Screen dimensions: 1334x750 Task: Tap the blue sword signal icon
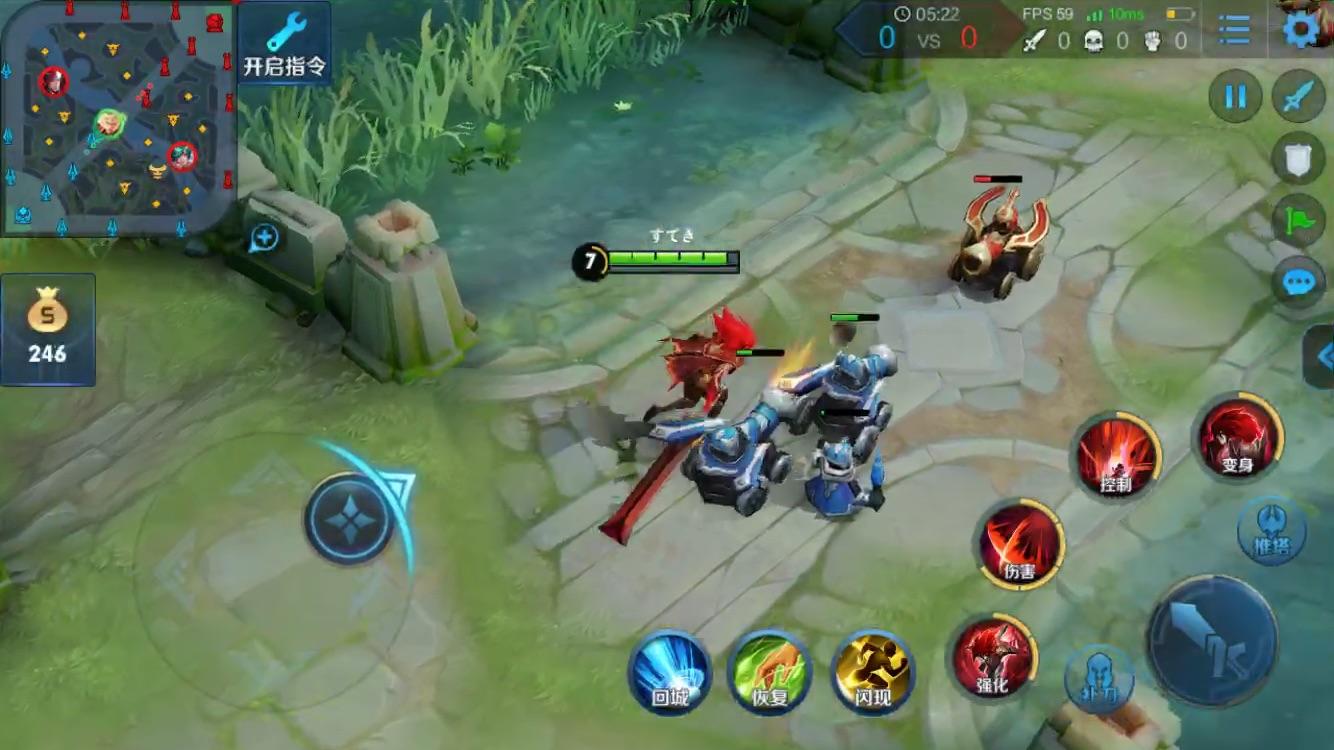1298,97
